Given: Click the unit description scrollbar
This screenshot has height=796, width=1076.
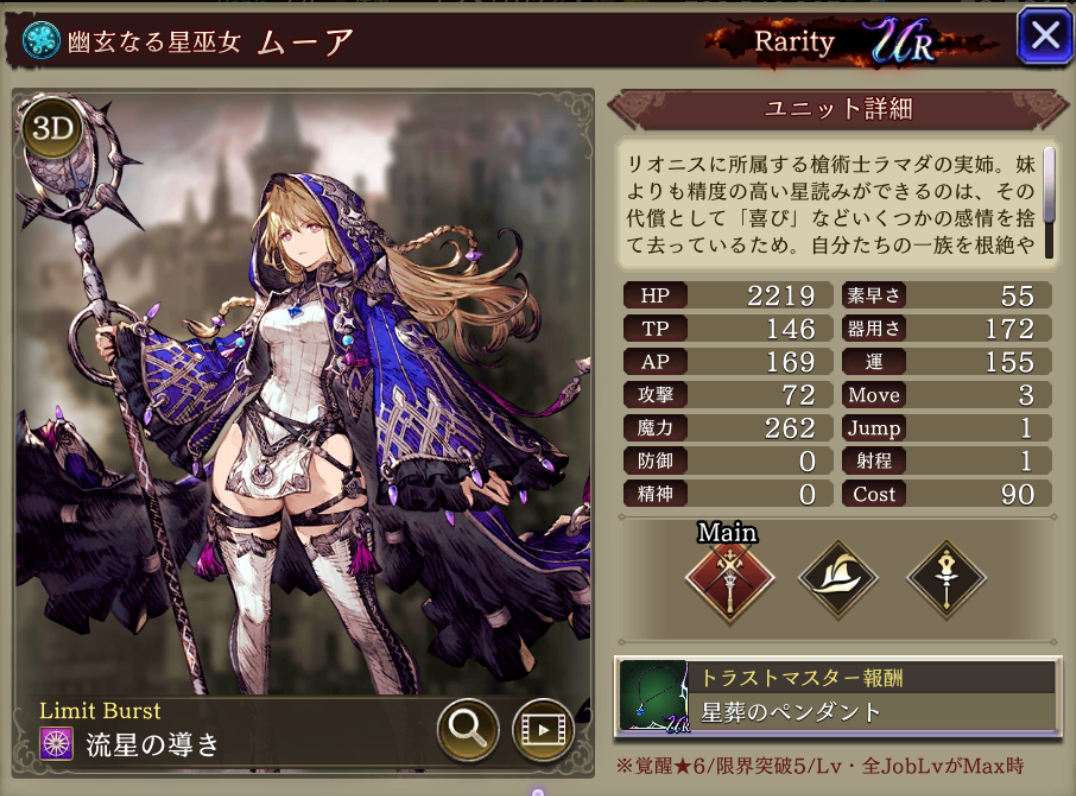Looking at the screenshot, I should coord(1049,186).
